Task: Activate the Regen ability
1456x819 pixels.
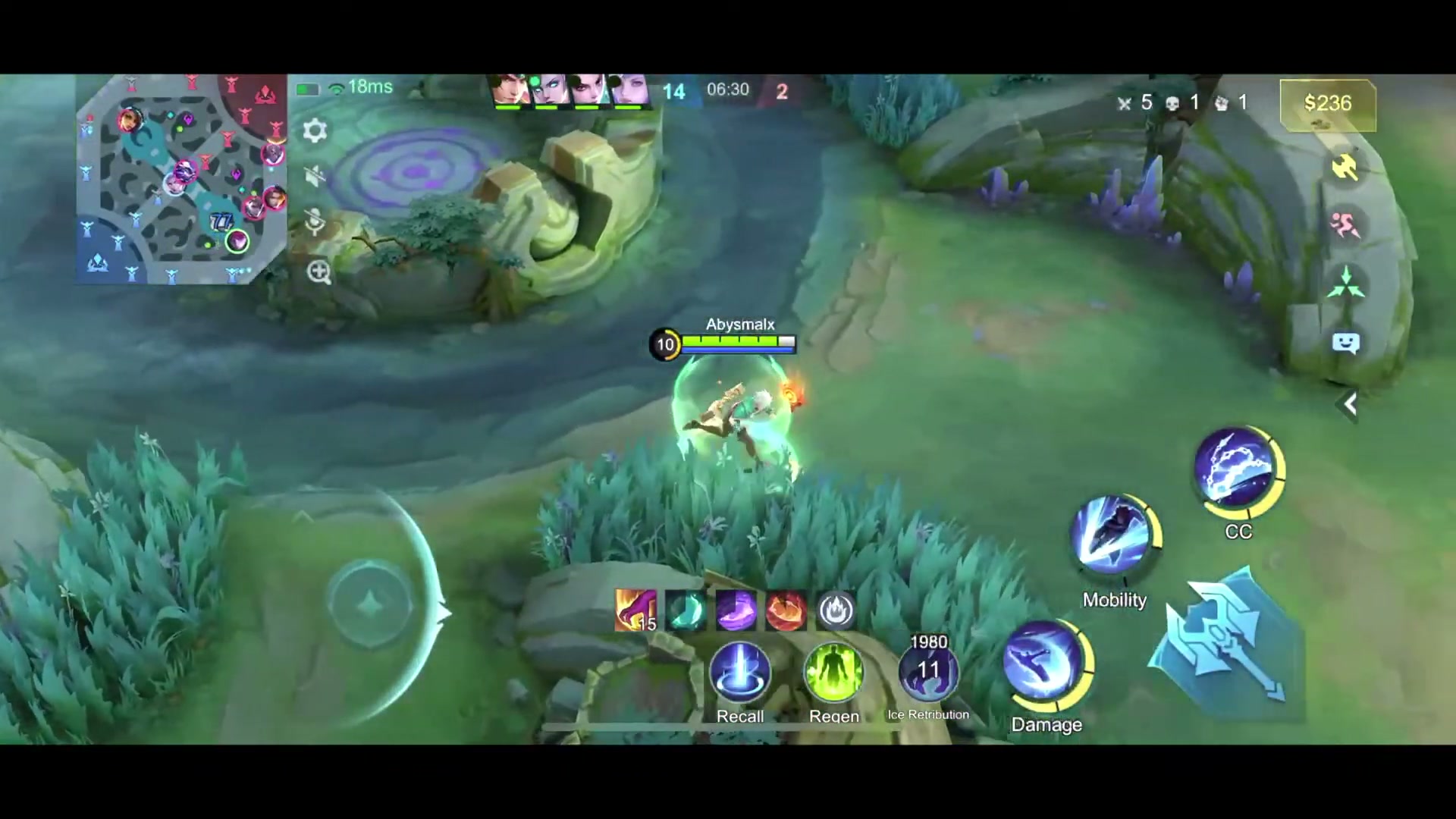Action: 834,673
